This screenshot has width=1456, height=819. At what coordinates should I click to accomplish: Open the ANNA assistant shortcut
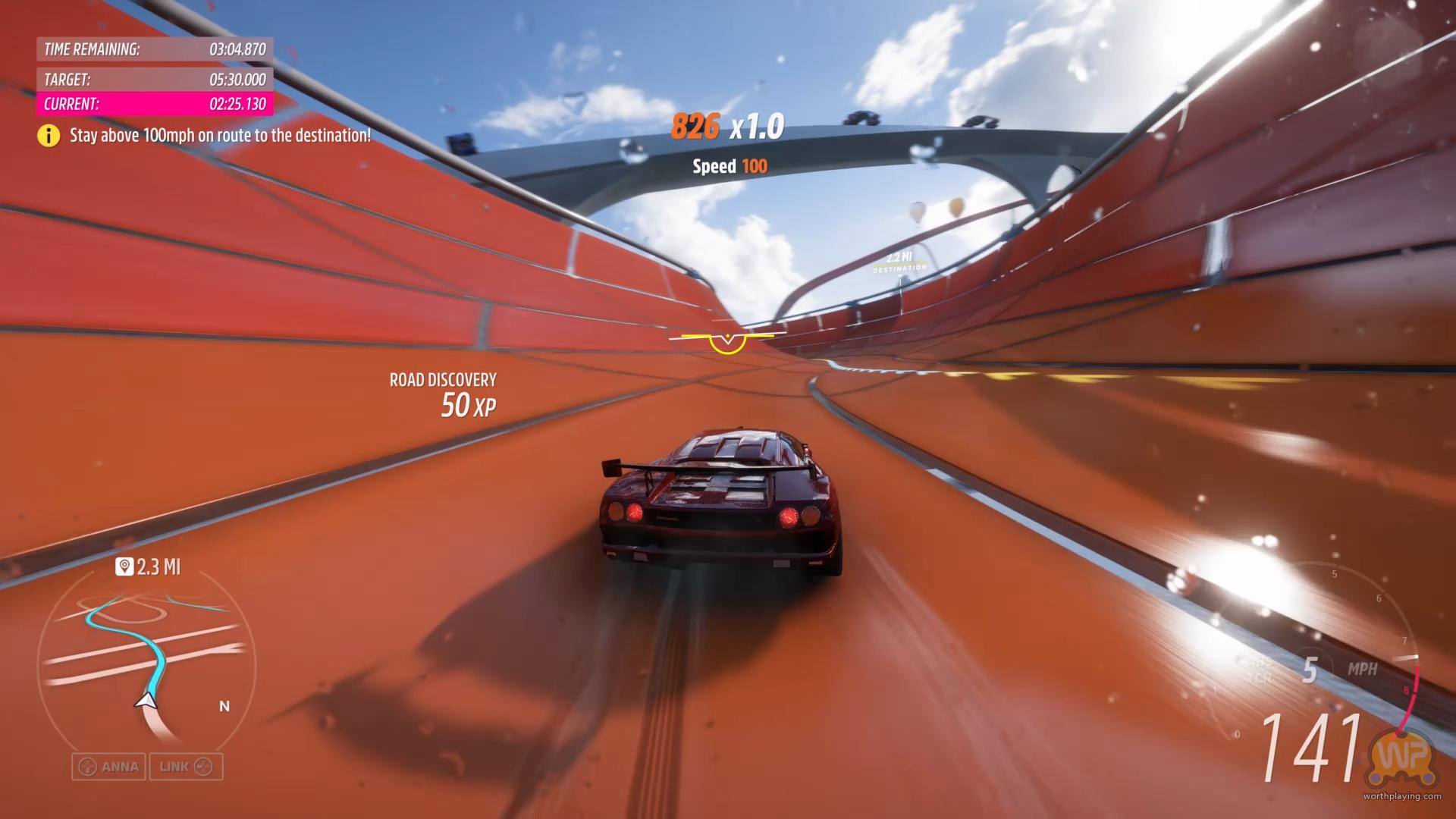click(x=109, y=767)
